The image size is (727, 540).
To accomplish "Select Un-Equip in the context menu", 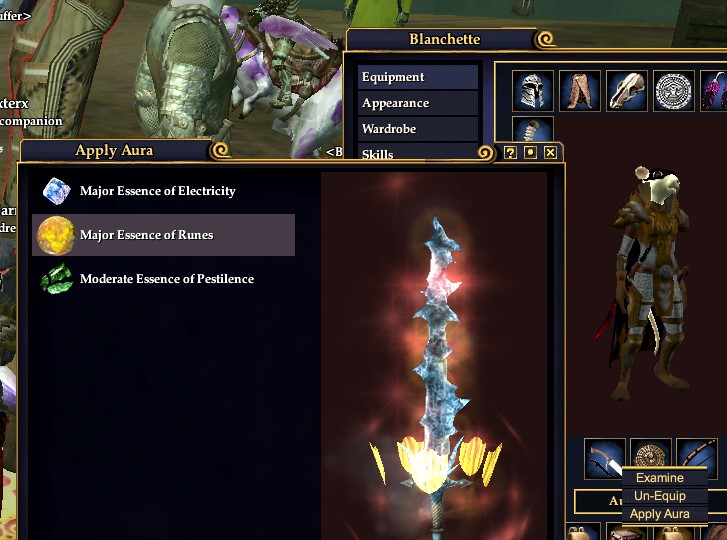I will pyautogui.click(x=660, y=496).
